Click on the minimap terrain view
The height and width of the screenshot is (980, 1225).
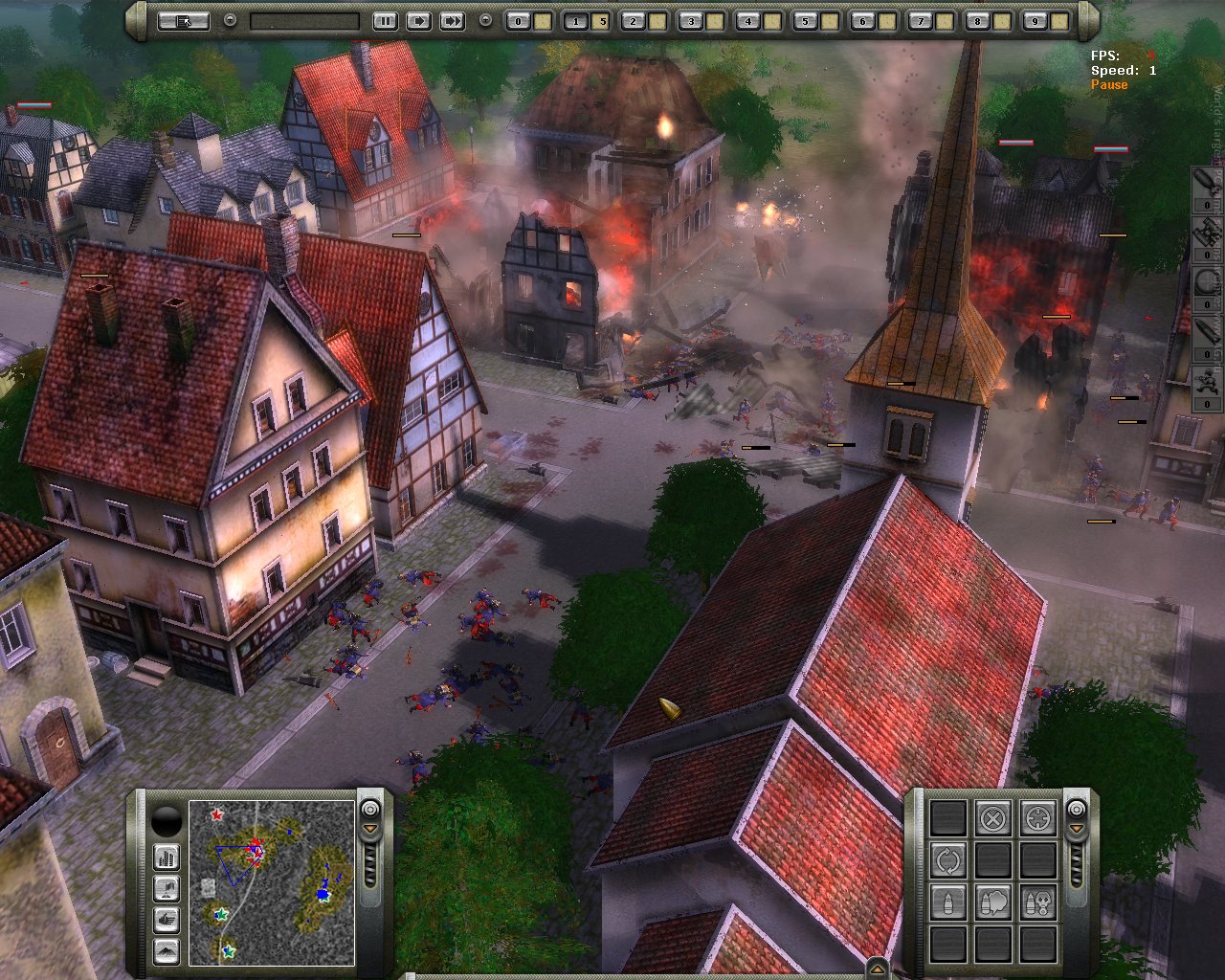[272, 882]
